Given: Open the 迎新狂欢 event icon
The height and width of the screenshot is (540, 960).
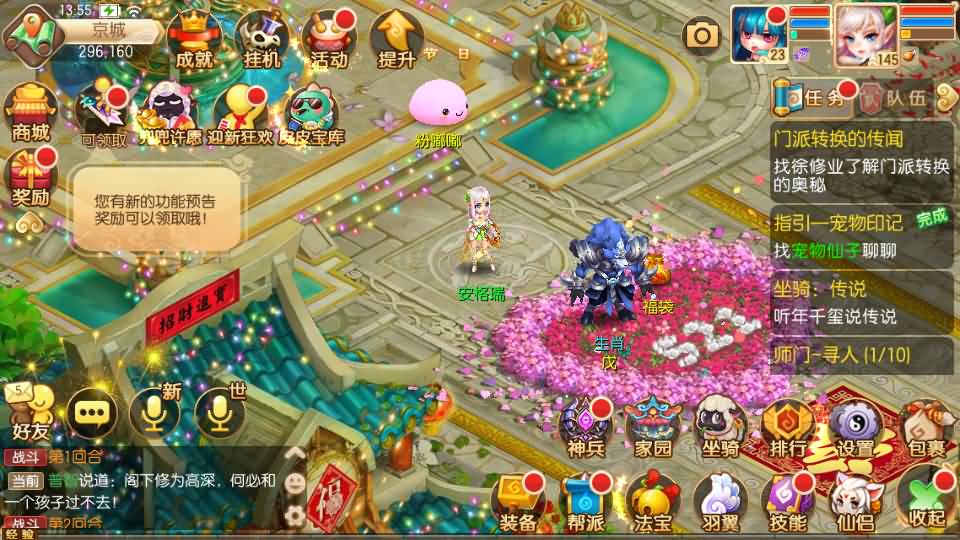Looking at the screenshot, I should point(244,115).
